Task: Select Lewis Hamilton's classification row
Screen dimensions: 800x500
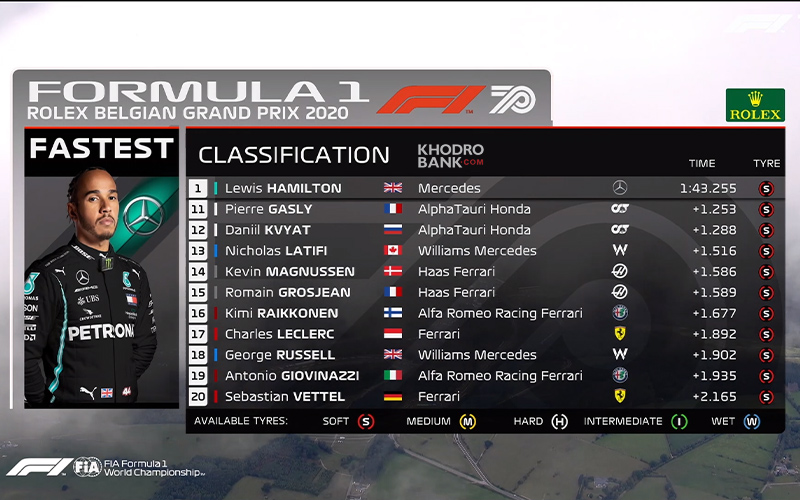Action: click(283, 188)
